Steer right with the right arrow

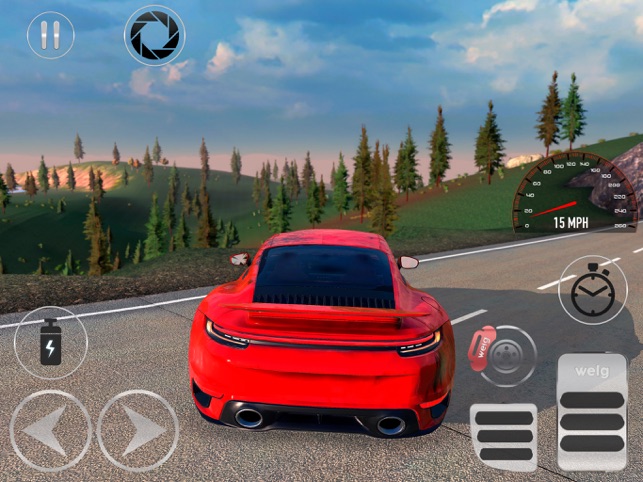click(x=138, y=430)
